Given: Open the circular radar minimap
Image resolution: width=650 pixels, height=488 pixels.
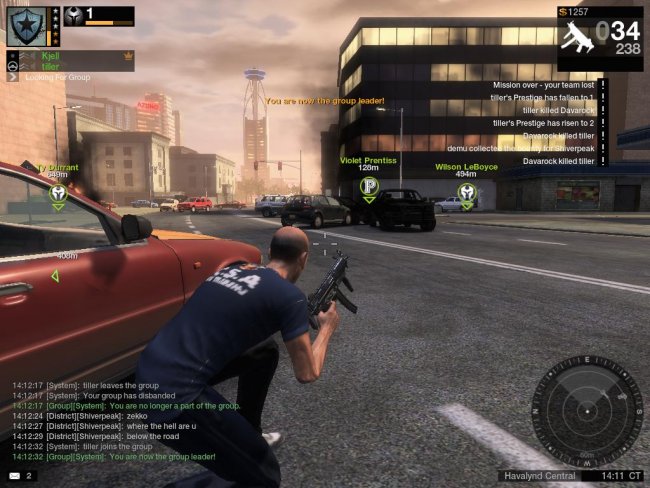Looking at the screenshot, I should [588, 406].
